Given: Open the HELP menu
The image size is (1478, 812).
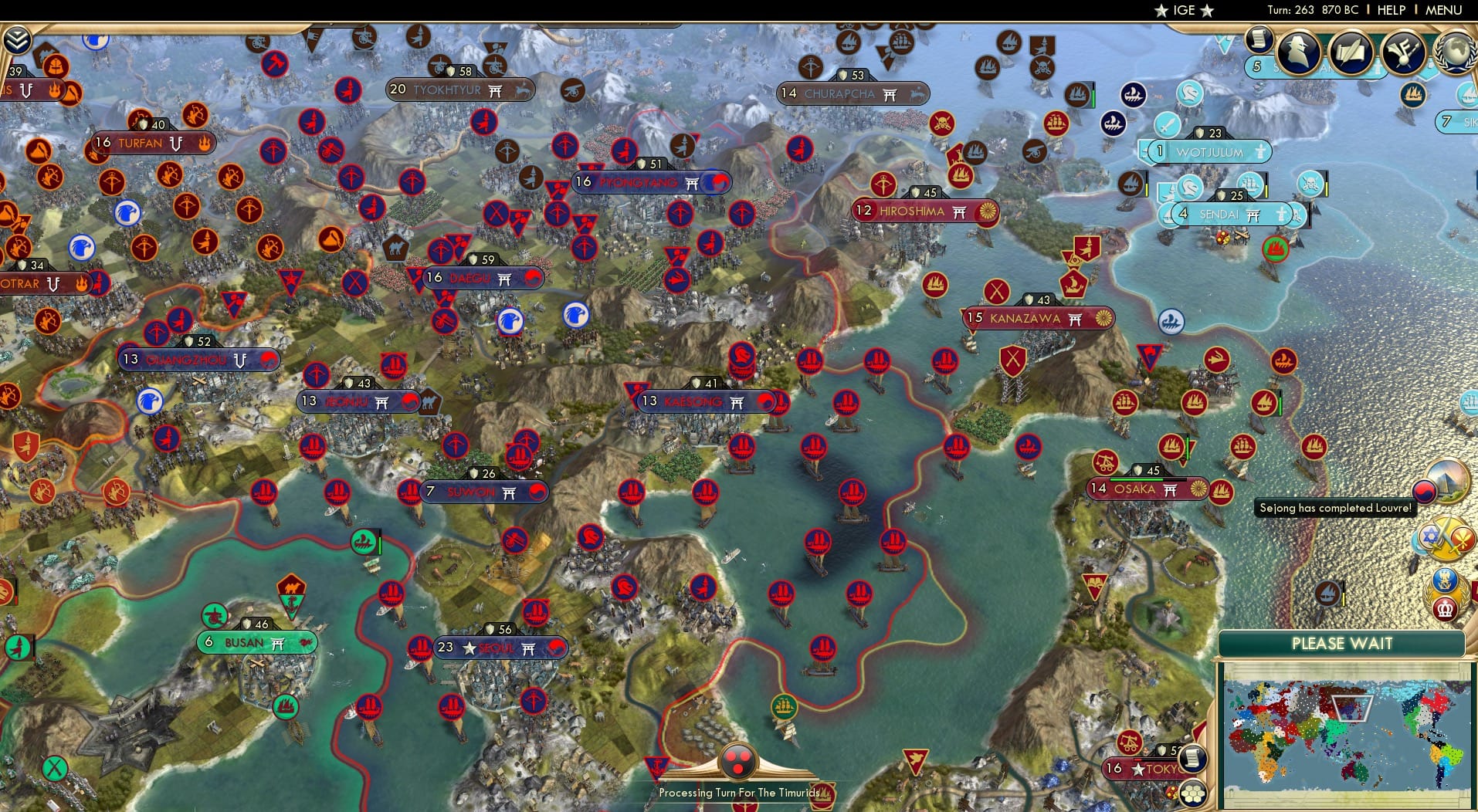Looking at the screenshot, I should click(x=1390, y=11).
